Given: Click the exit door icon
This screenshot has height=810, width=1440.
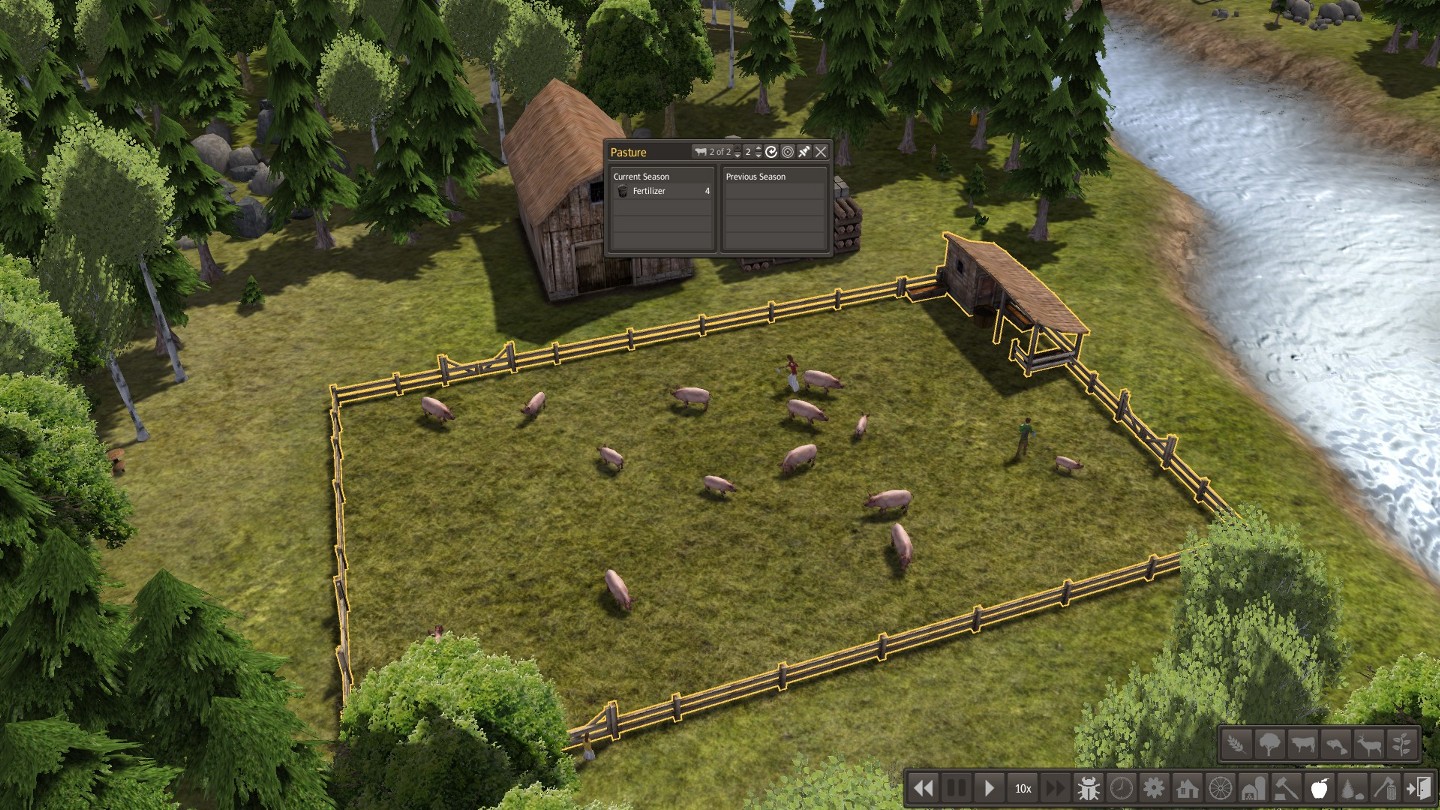Looking at the screenshot, I should [1417, 788].
